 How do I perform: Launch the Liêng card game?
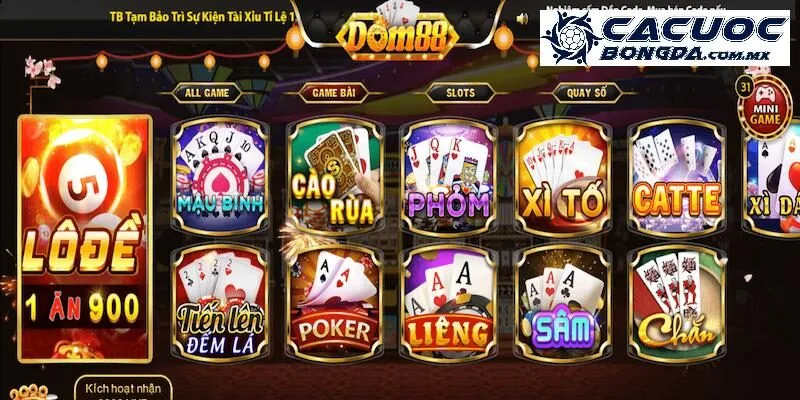click(x=449, y=302)
